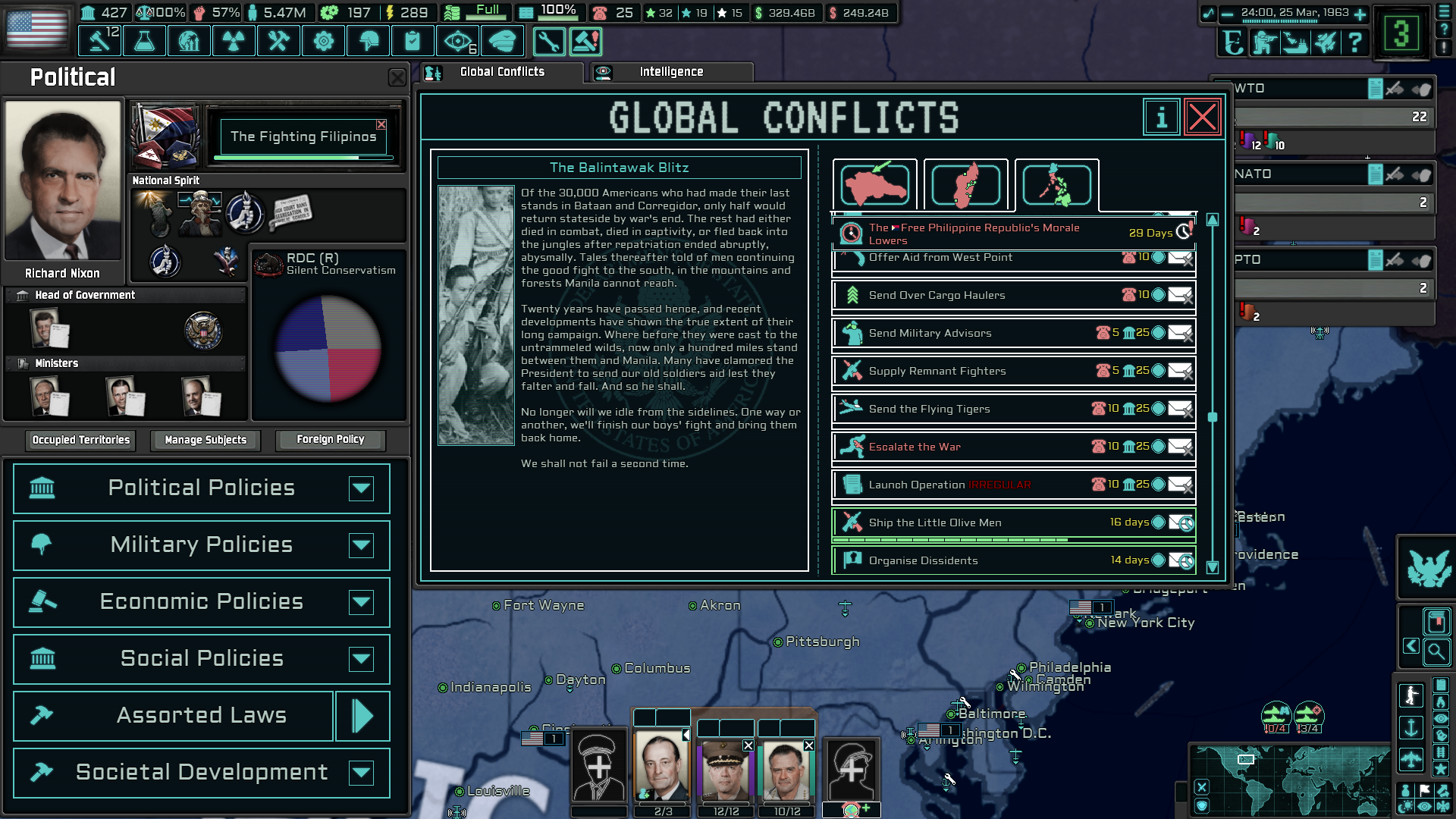Expand the Political Policies dropdown
The image size is (1456, 819).
pos(362,488)
